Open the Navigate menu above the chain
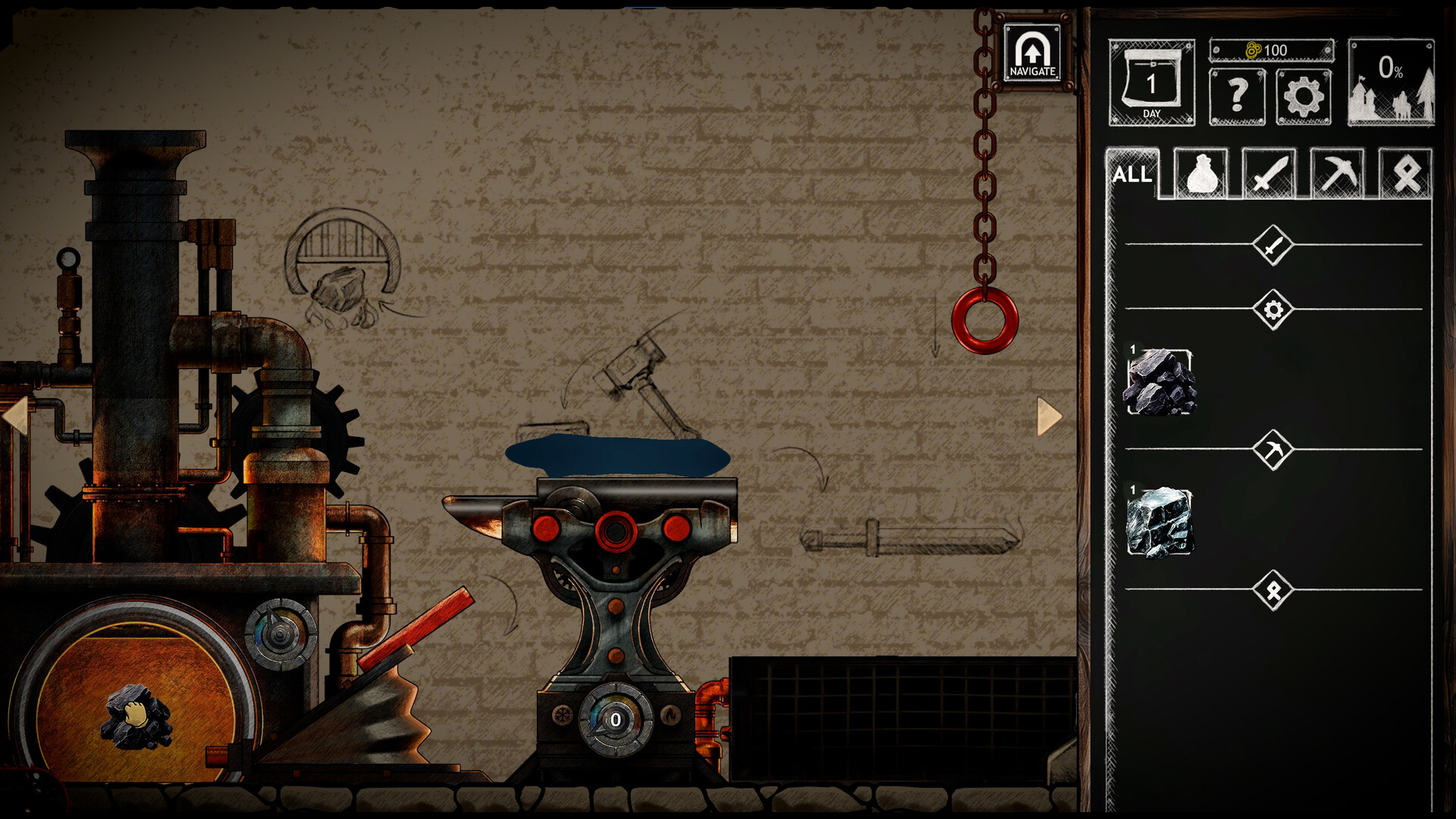 [1032, 53]
